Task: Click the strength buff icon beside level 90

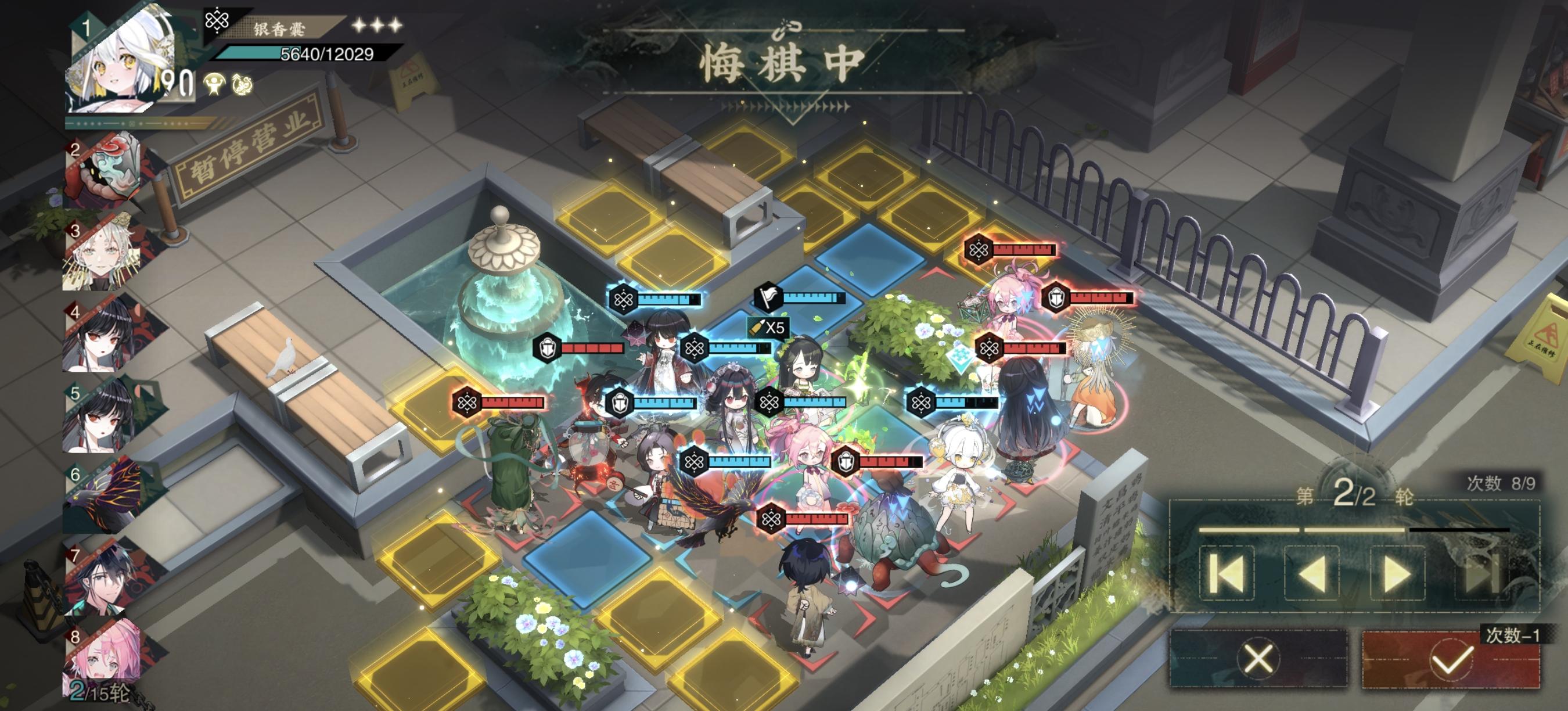Action: click(x=214, y=84)
